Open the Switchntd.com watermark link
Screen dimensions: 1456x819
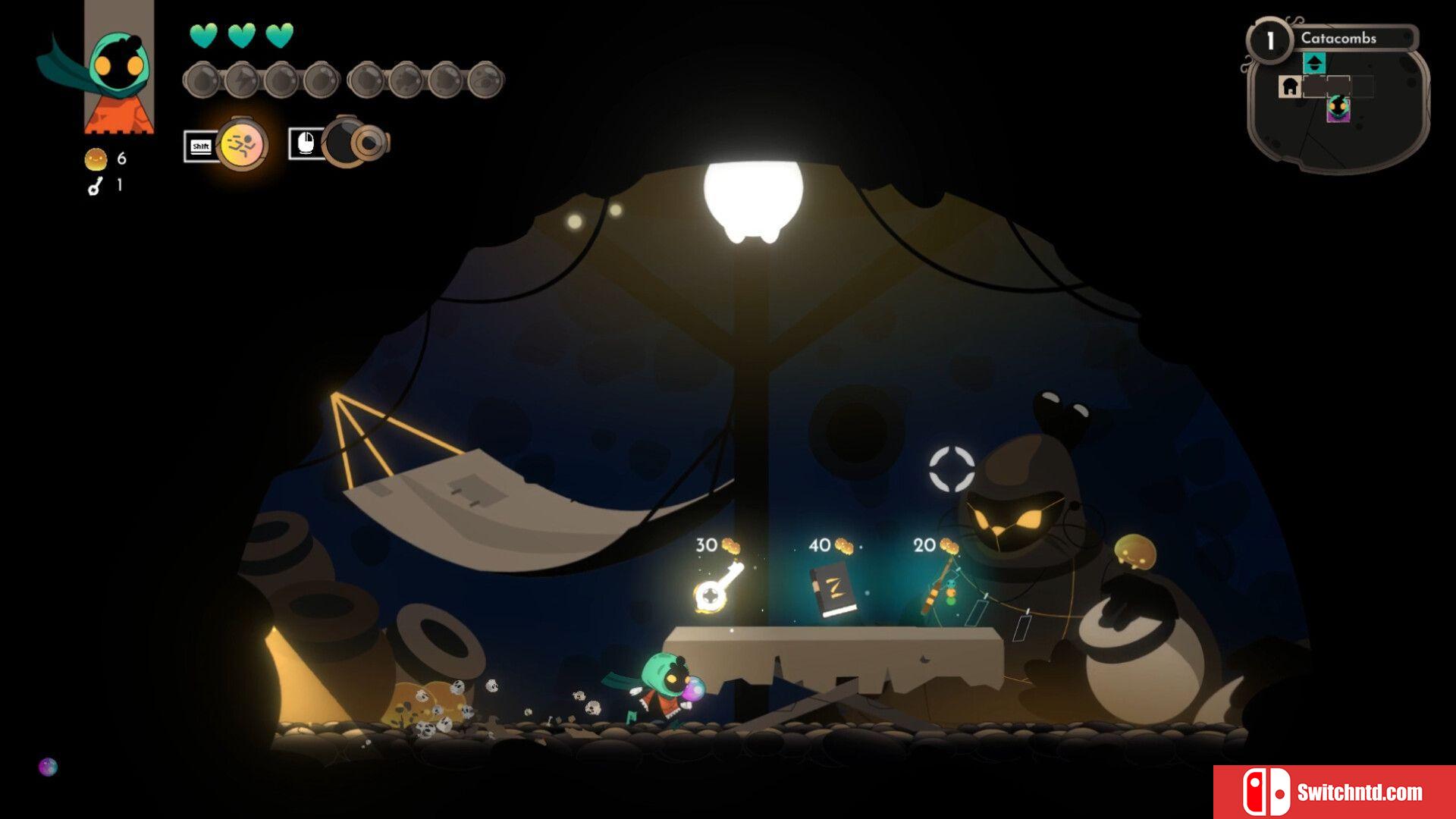pyautogui.click(x=1334, y=792)
